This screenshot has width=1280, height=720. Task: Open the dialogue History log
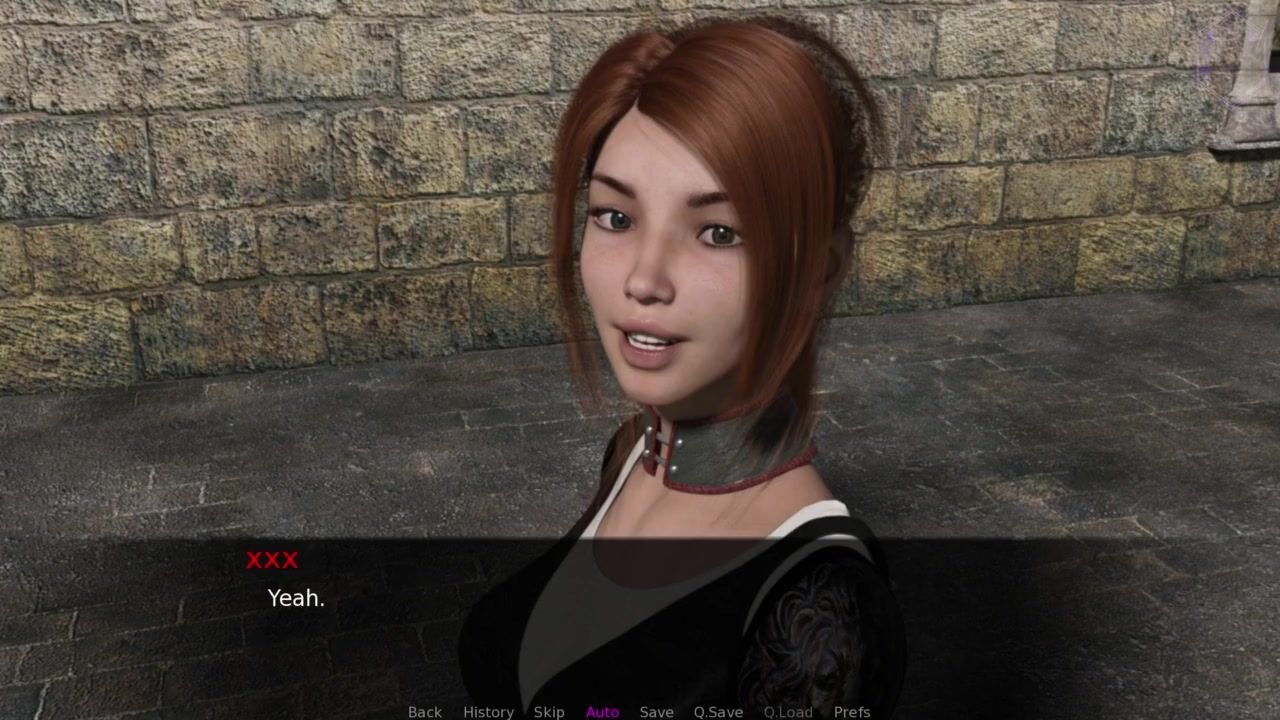point(488,711)
